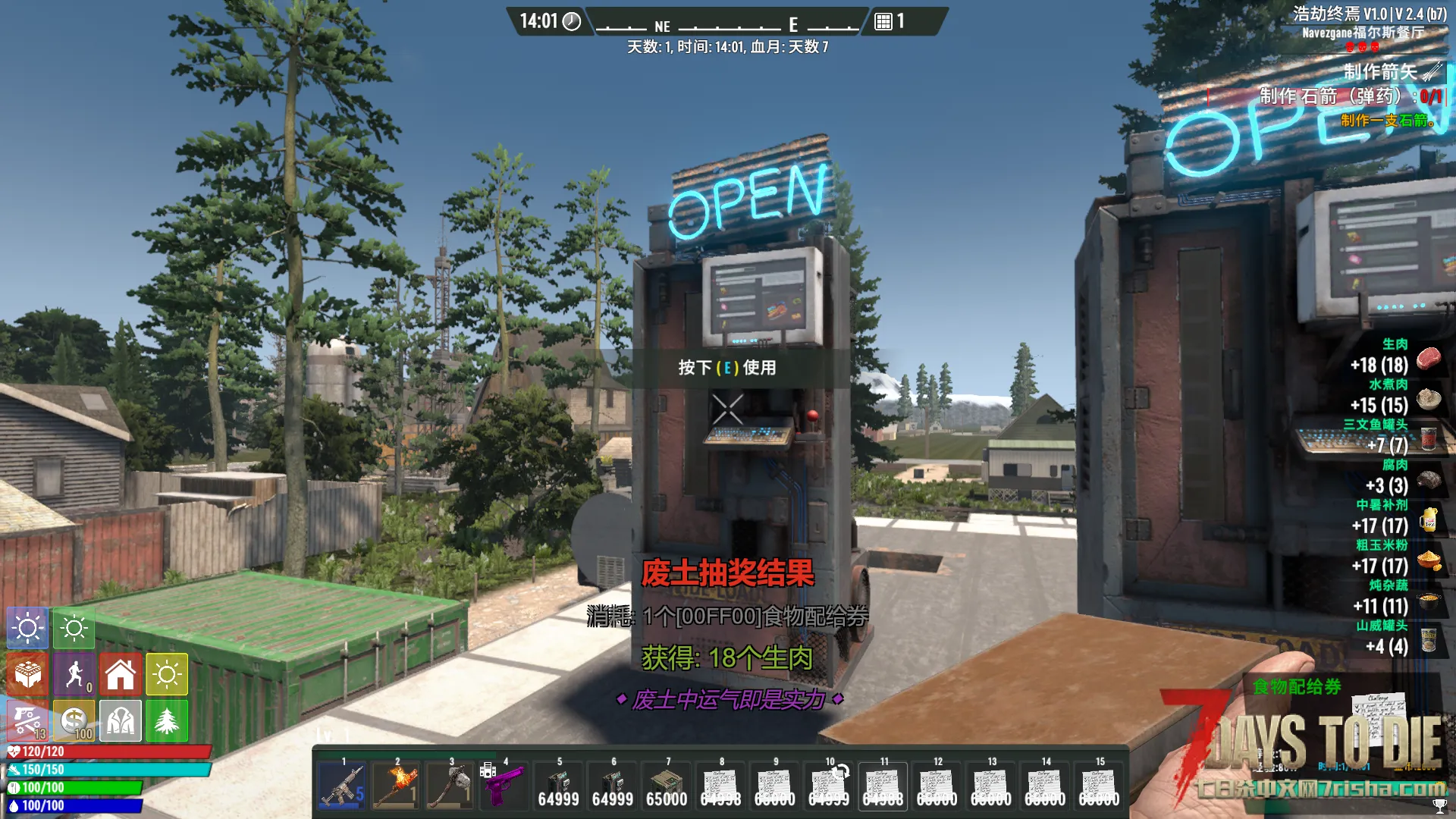Select the jacket clothing buff icon
The width and height of the screenshot is (1456, 819).
click(121, 720)
